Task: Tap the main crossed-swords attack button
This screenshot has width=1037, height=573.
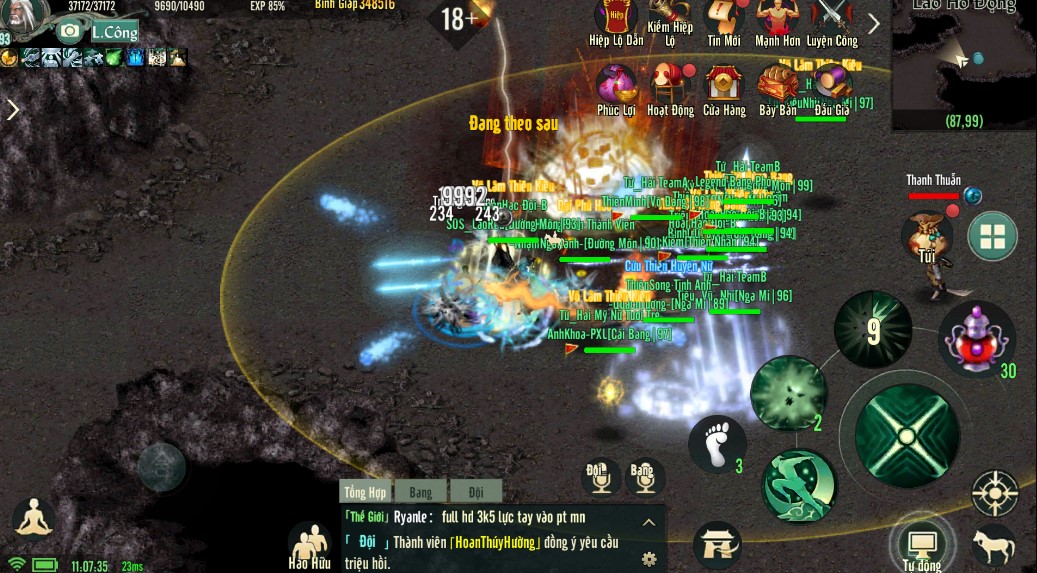Action: 905,433
